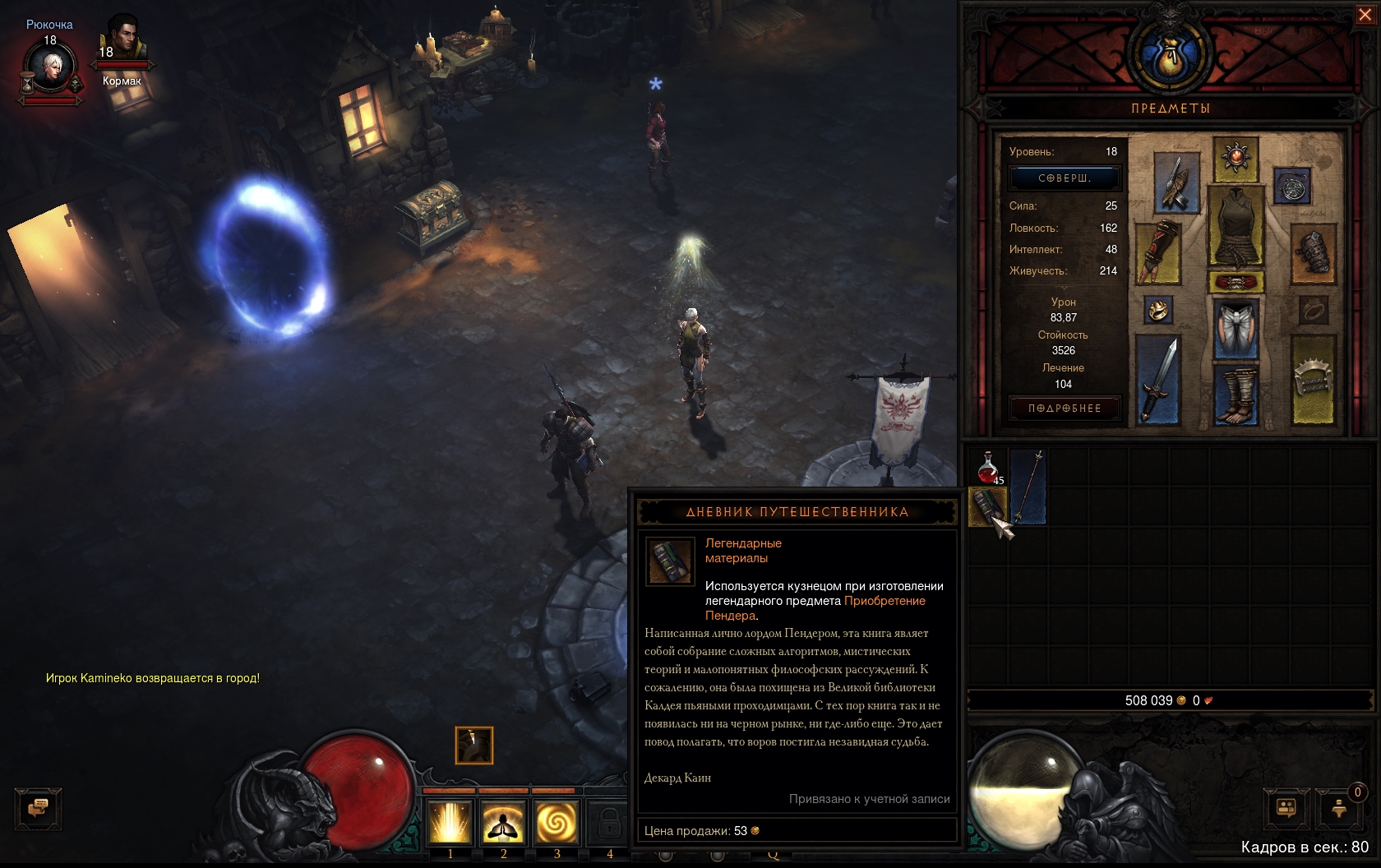The height and width of the screenshot is (868, 1381).
Task: Select the equipped sword weapon slot
Action: point(1158,380)
